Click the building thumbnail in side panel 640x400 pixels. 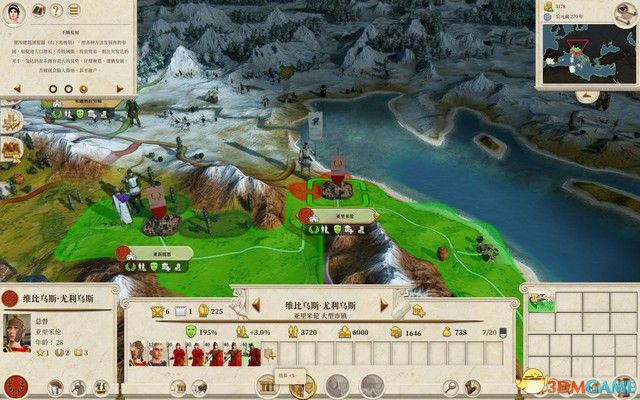542,296
